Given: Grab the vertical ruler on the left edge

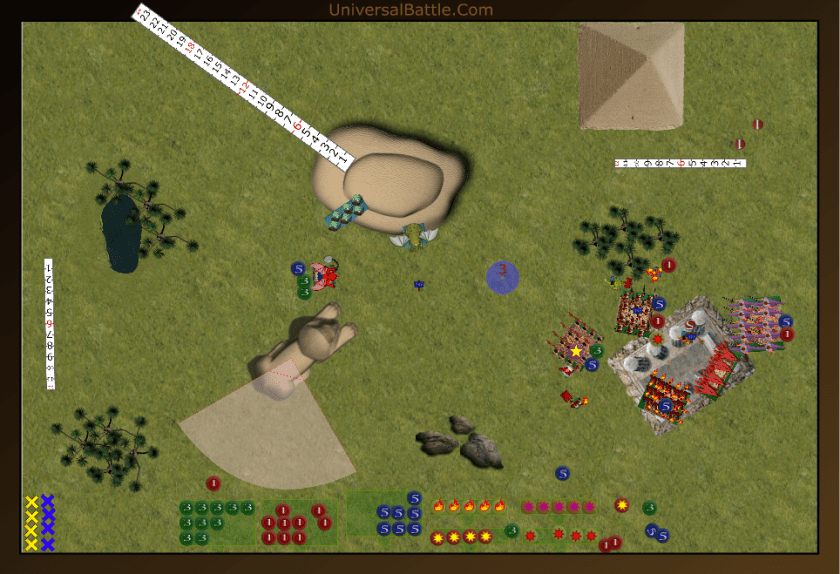Looking at the screenshot, I should (x=49, y=323).
